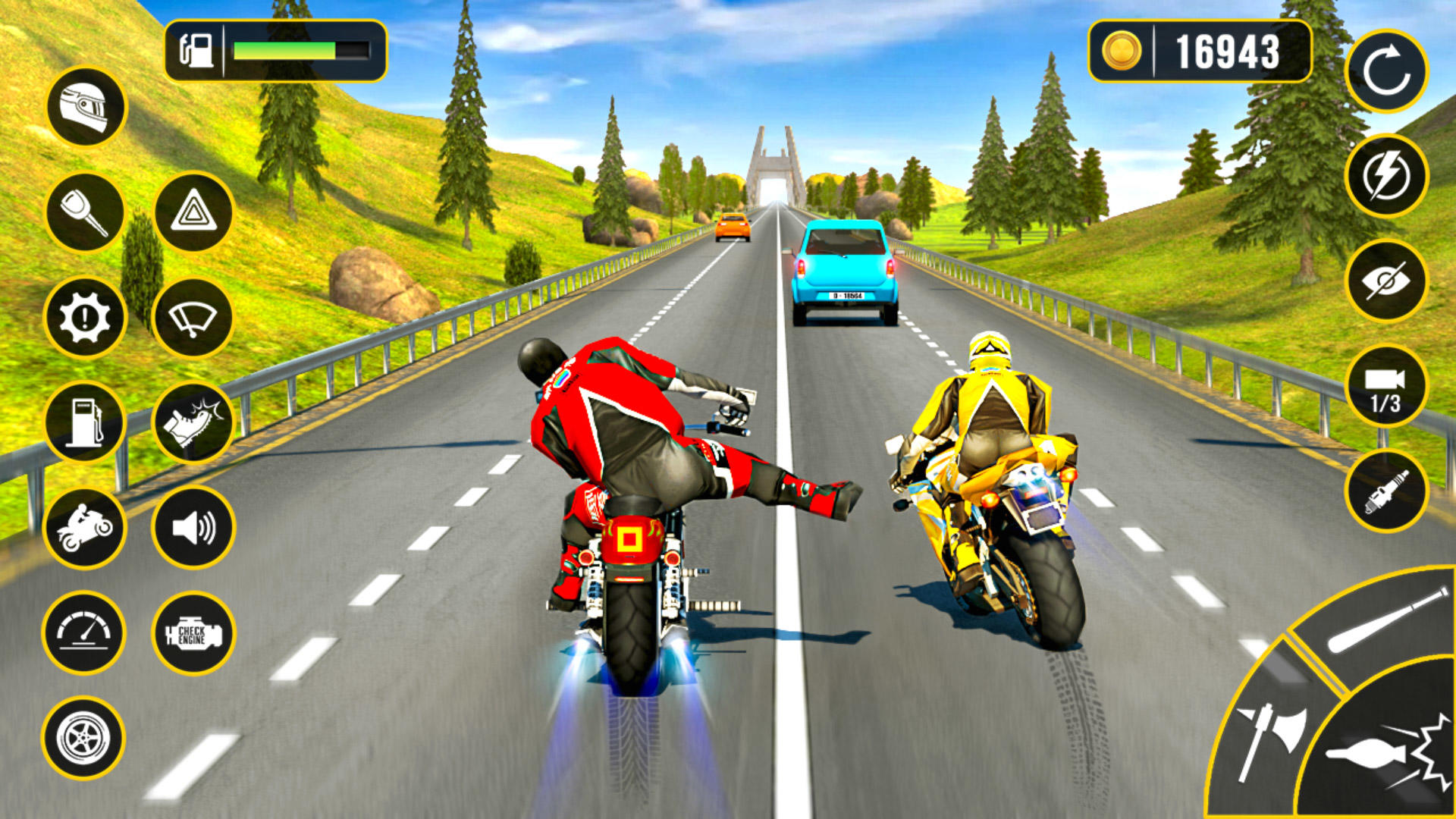Screen dimensions: 1456x819
Task: Click the fuel pump station icon
Action: (x=86, y=421)
